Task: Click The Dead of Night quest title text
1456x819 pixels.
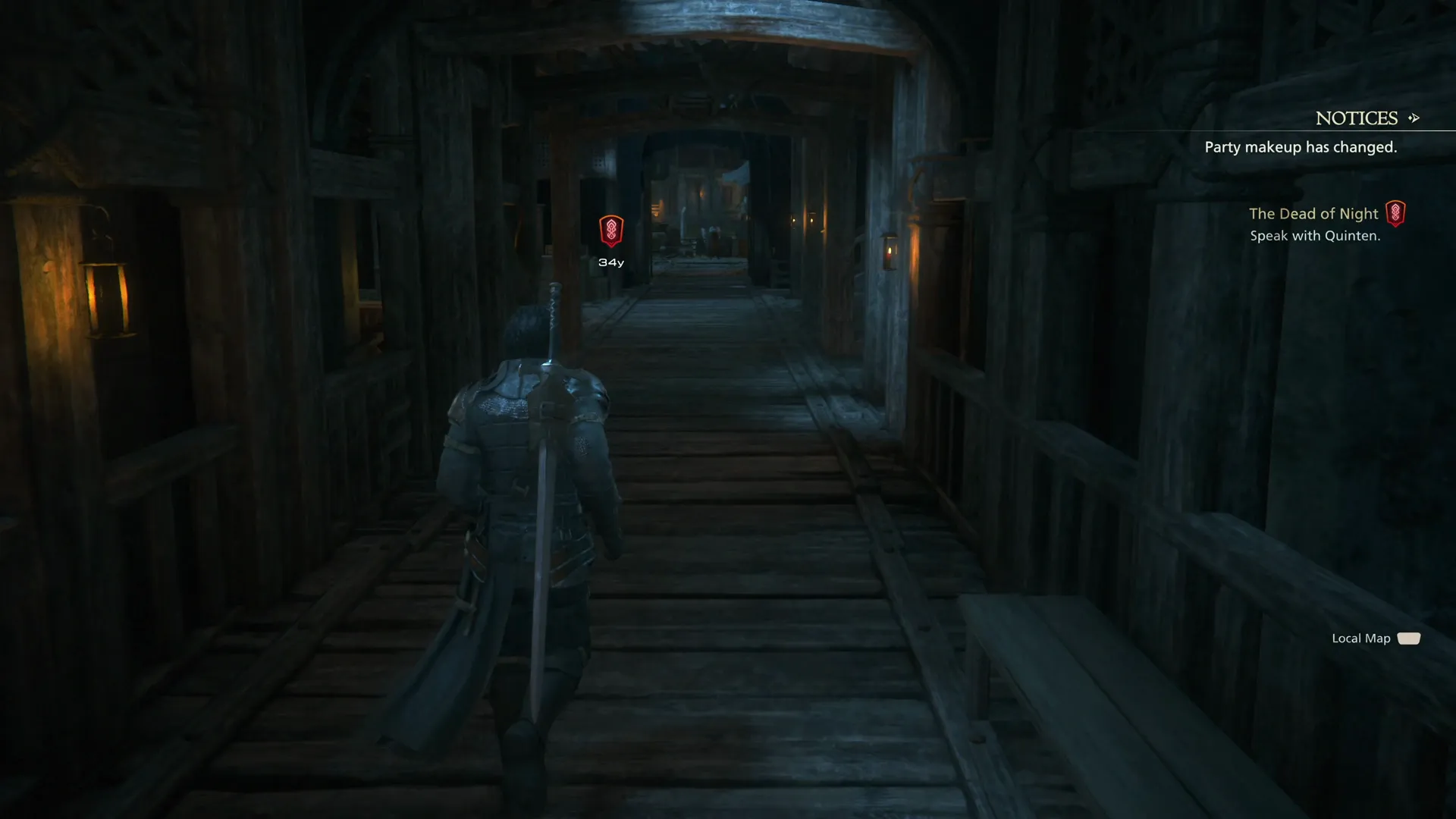Action: click(1314, 213)
